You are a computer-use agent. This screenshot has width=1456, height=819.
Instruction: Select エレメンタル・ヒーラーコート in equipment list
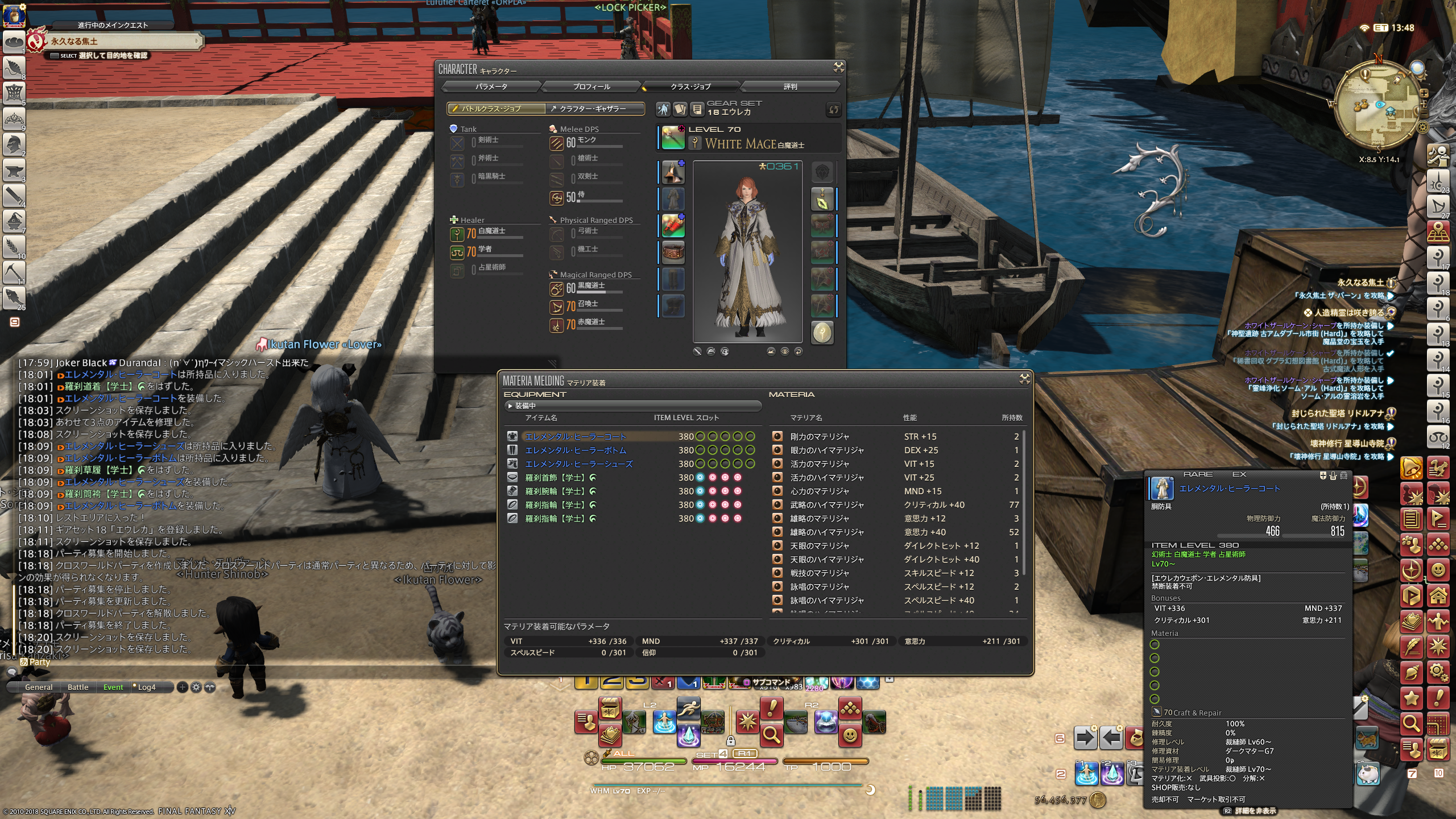575,437
